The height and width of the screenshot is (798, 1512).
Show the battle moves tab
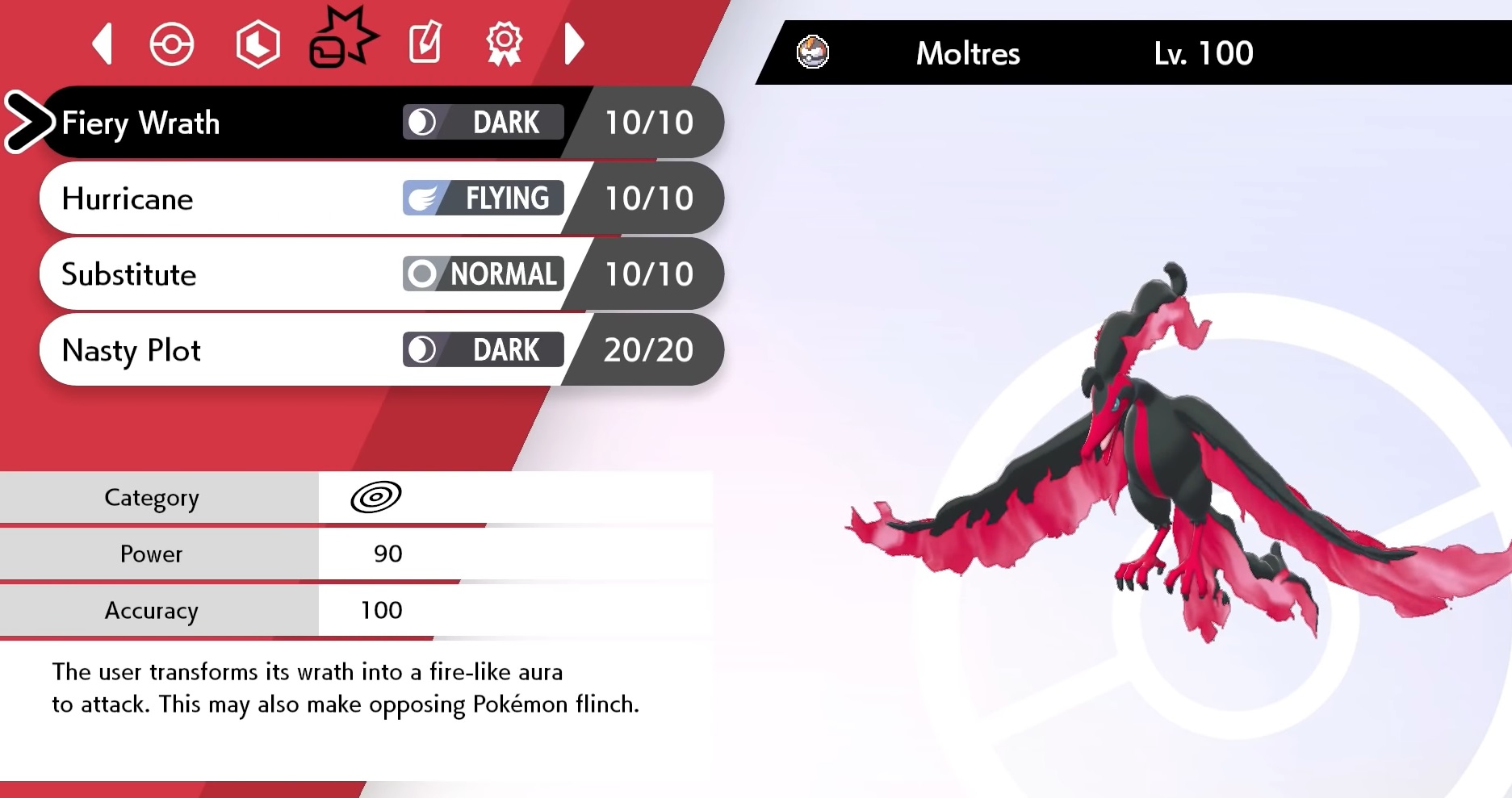[341, 40]
